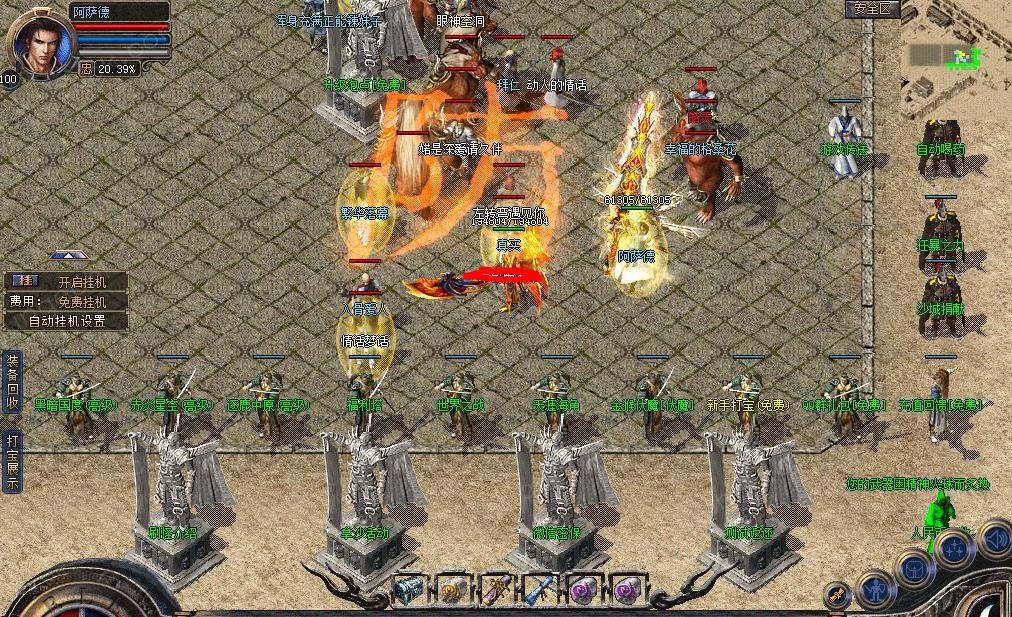This screenshot has height=617, width=1012.
Task: Open the character figure round button
Action: coord(875,590)
